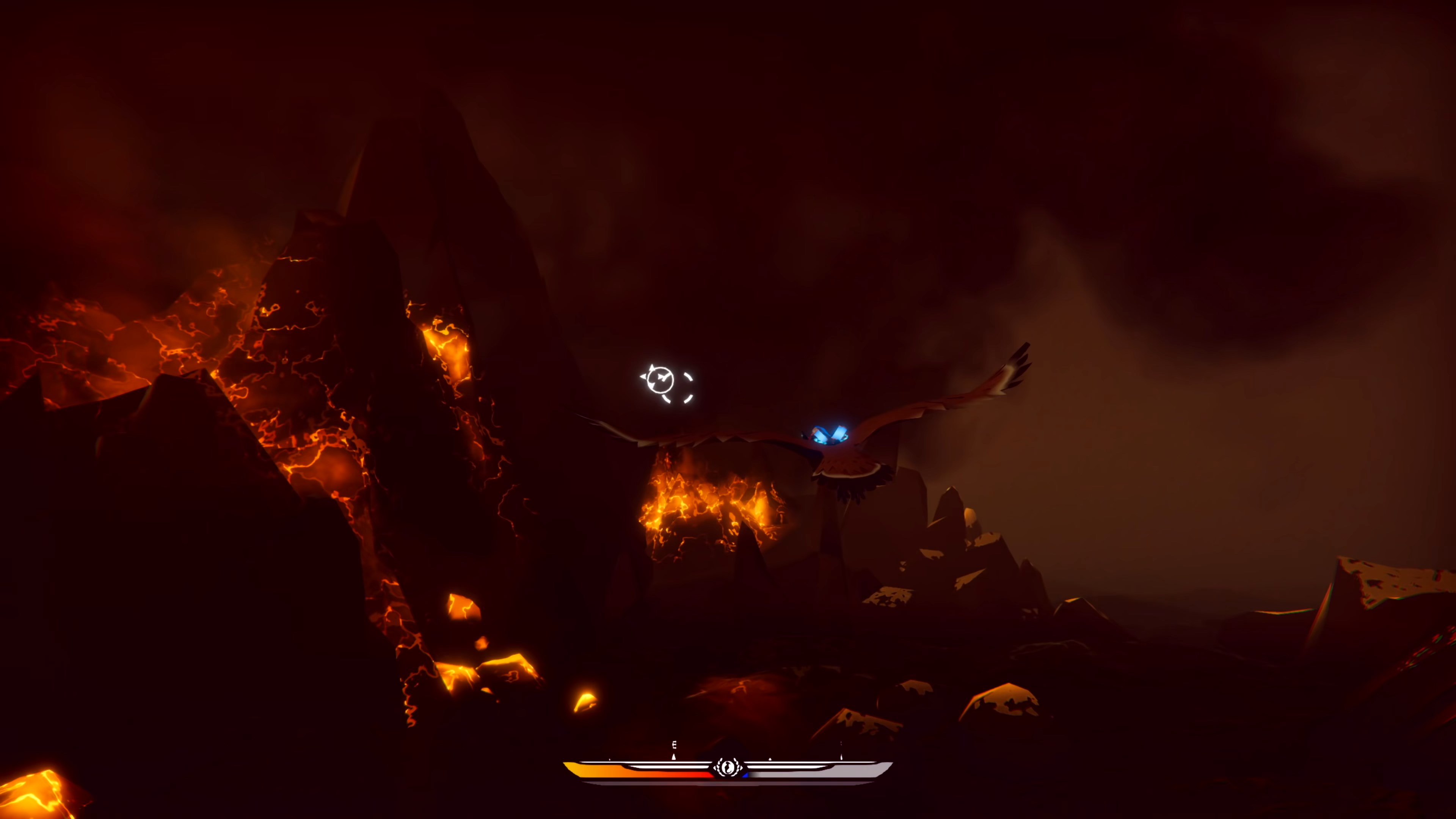This screenshot has height=819, width=1456.
Task: Select the circular targeting reticle
Action: click(661, 380)
